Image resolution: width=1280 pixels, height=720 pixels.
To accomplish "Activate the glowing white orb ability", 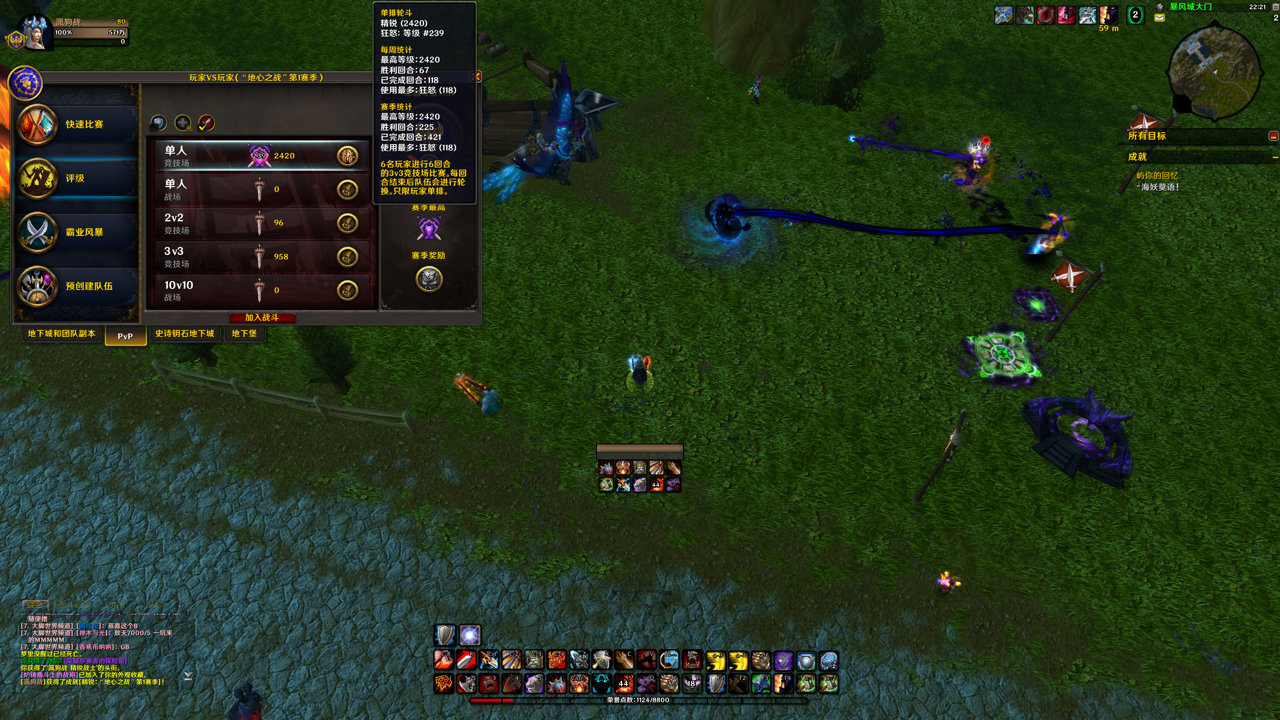I will click(470, 635).
